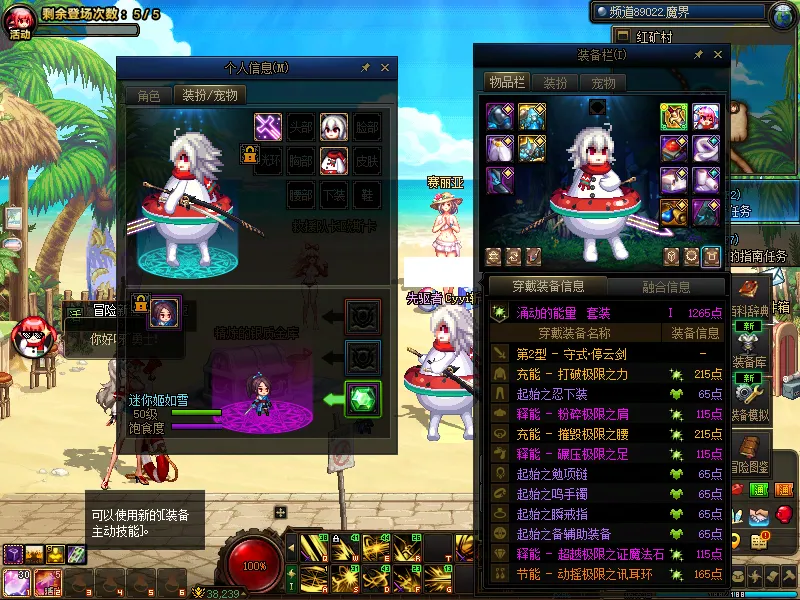Select the purple crossed-swords costume slot
The image size is (800, 600).
268,126
